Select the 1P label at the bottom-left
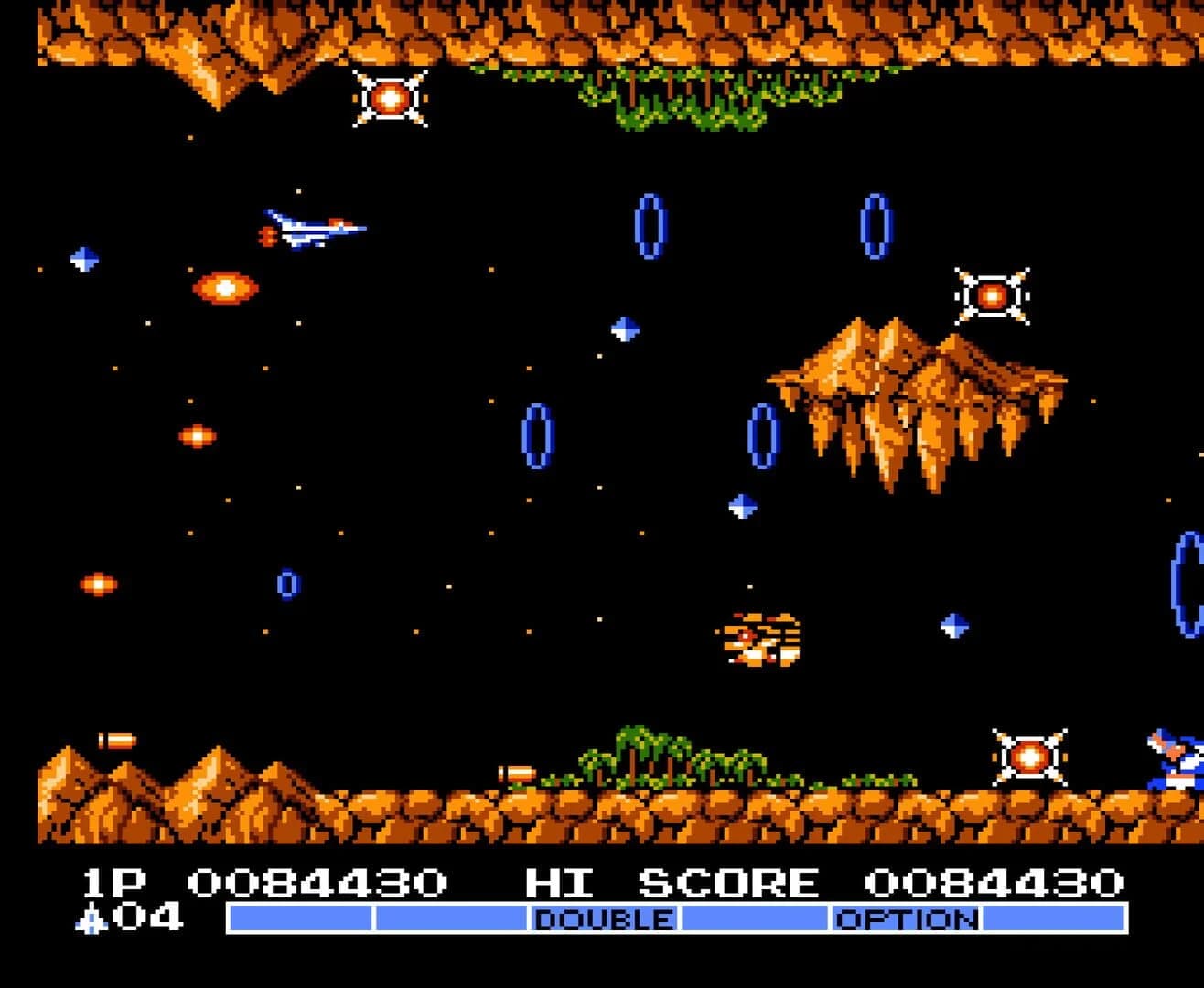Viewport: 1204px width, 988px height. (x=101, y=881)
